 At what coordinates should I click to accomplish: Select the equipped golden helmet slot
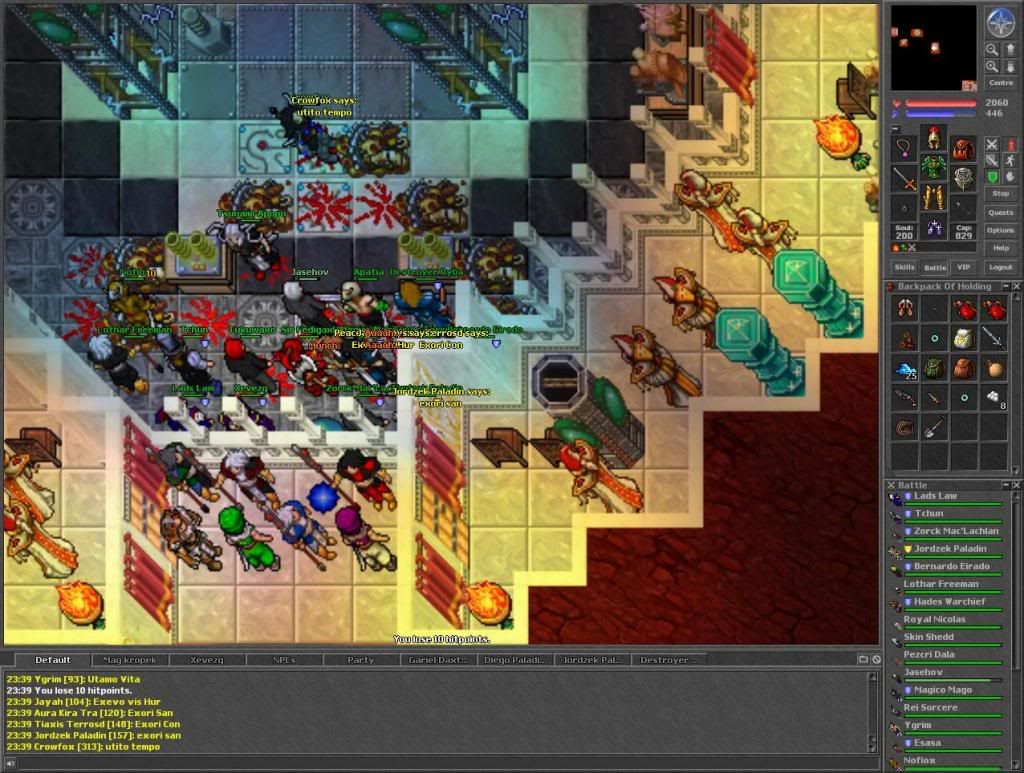pos(934,138)
